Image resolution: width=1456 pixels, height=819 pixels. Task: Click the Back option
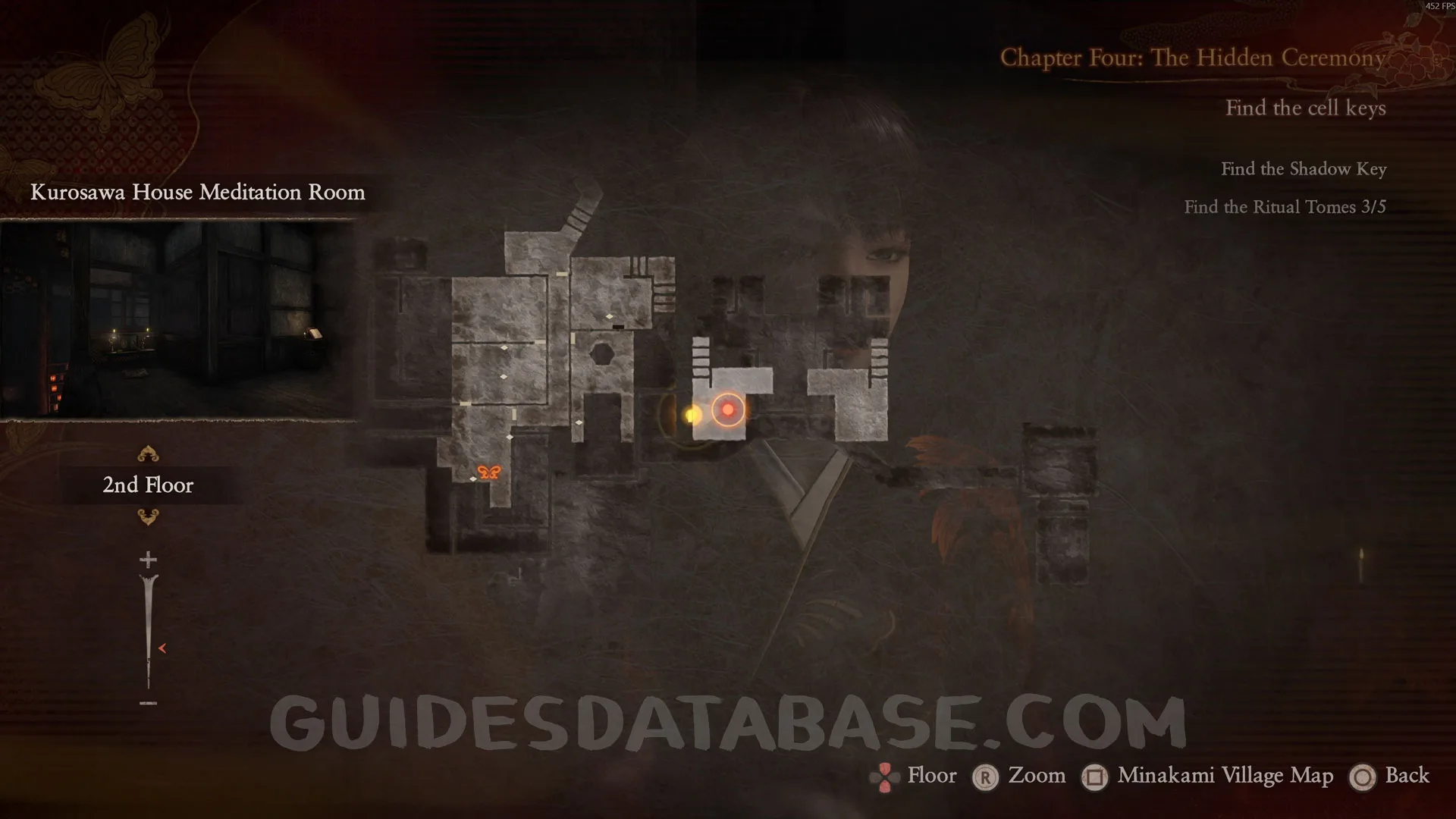(x=1407, y=776)
